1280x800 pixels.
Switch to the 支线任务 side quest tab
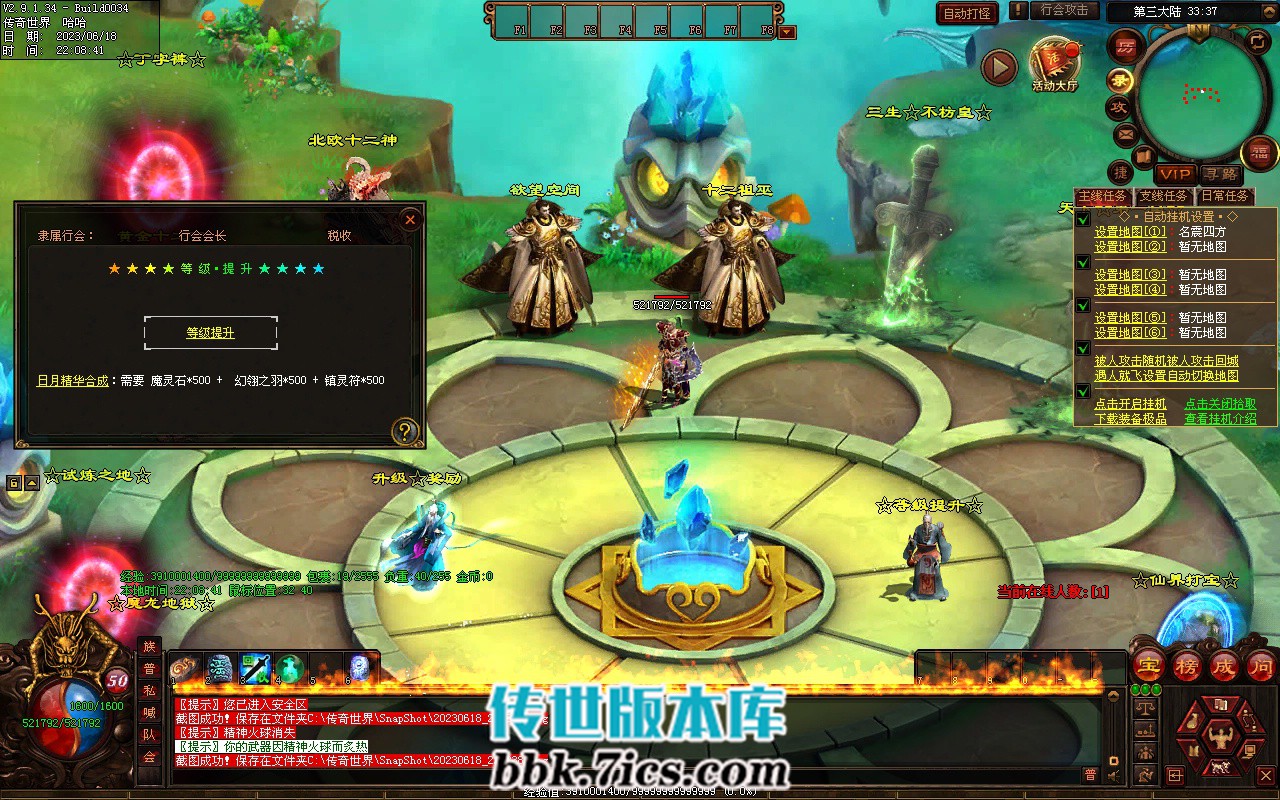(1163, 197)
